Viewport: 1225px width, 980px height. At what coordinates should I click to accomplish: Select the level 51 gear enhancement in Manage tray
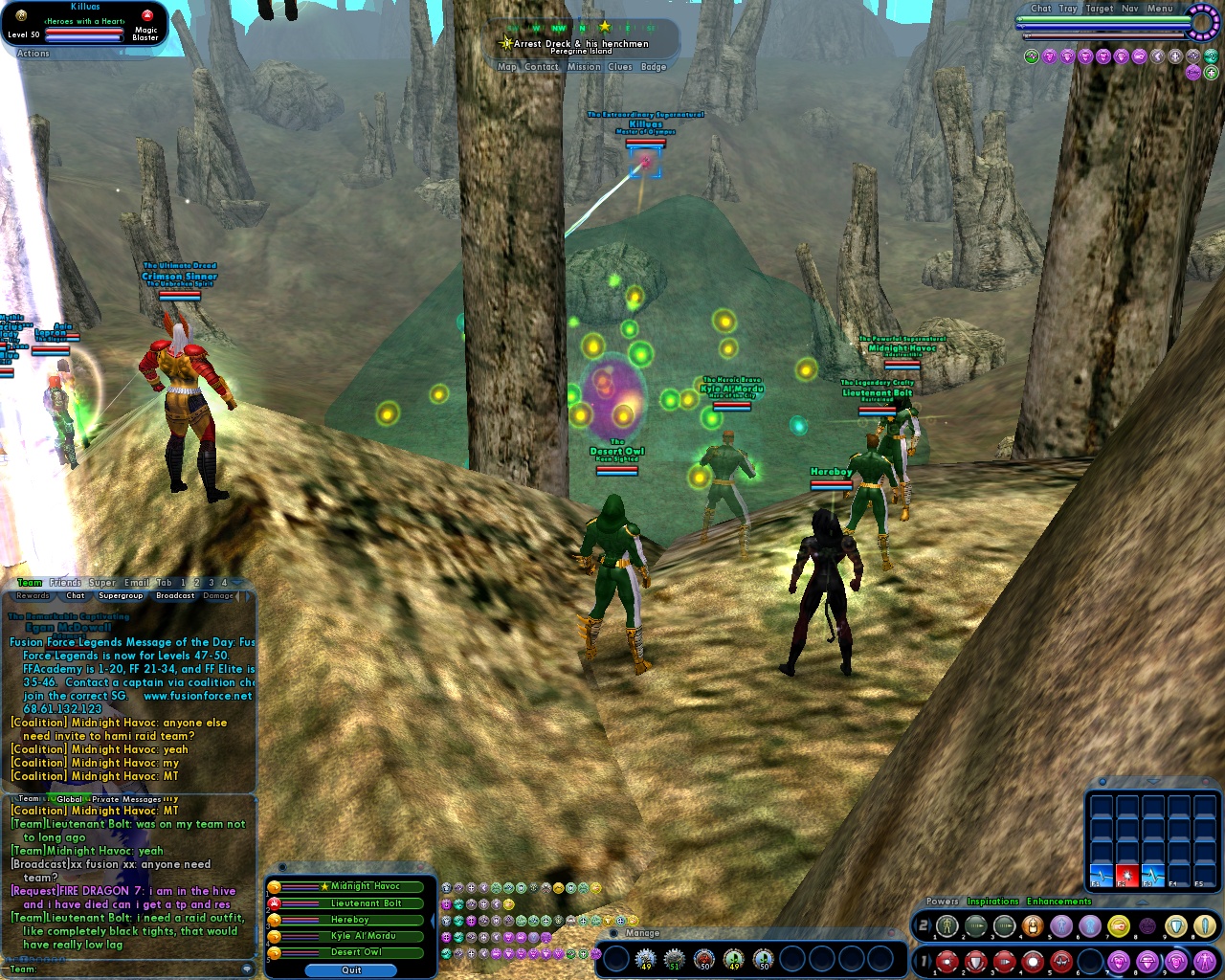675,959
